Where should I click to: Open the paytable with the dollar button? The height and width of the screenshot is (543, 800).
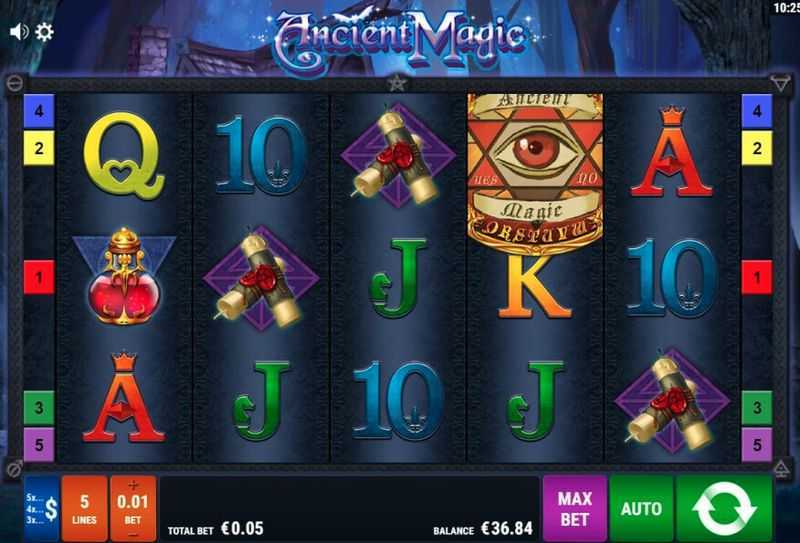(x=42, y=509)
